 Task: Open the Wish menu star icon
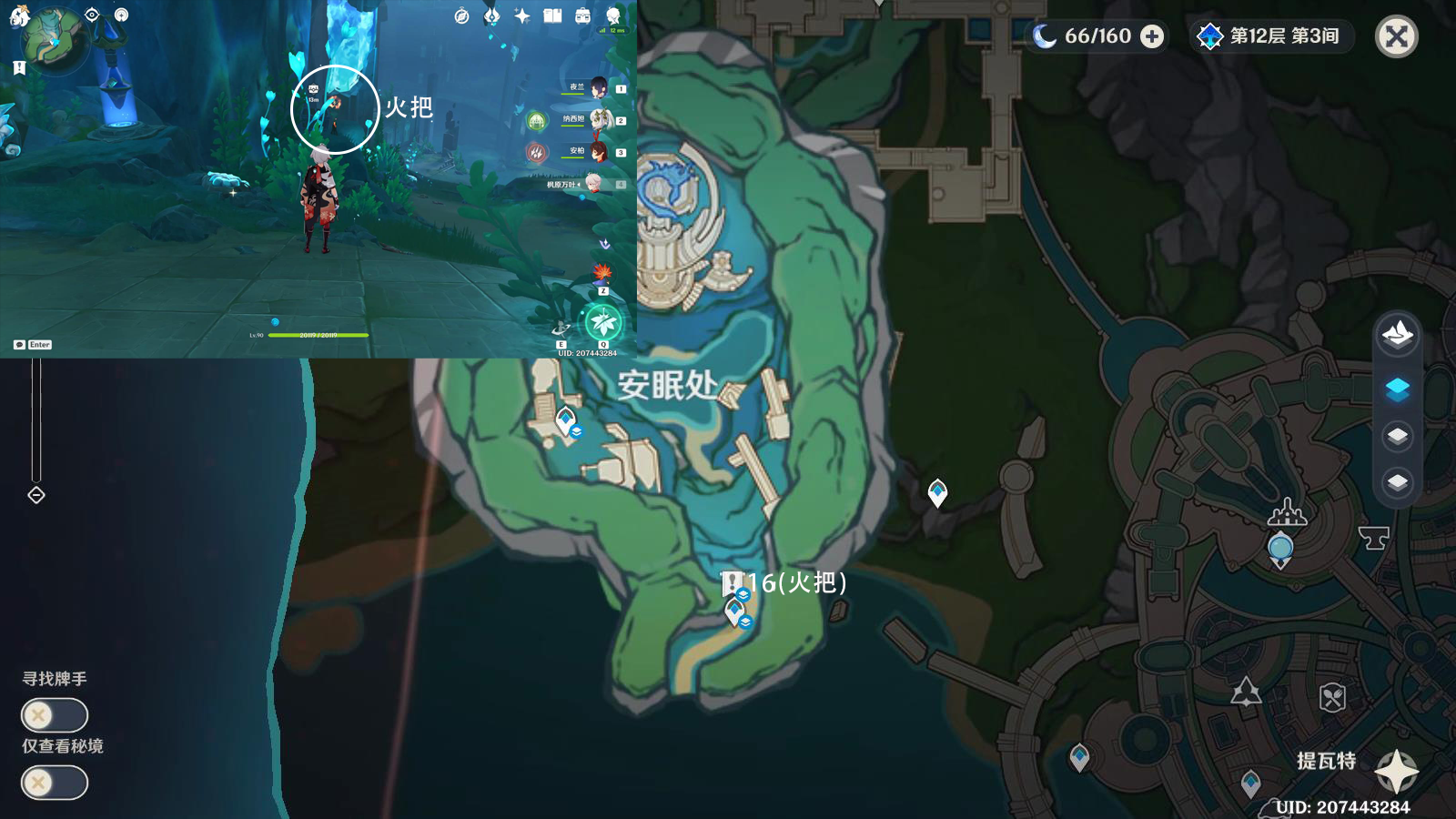pos(521,16)
